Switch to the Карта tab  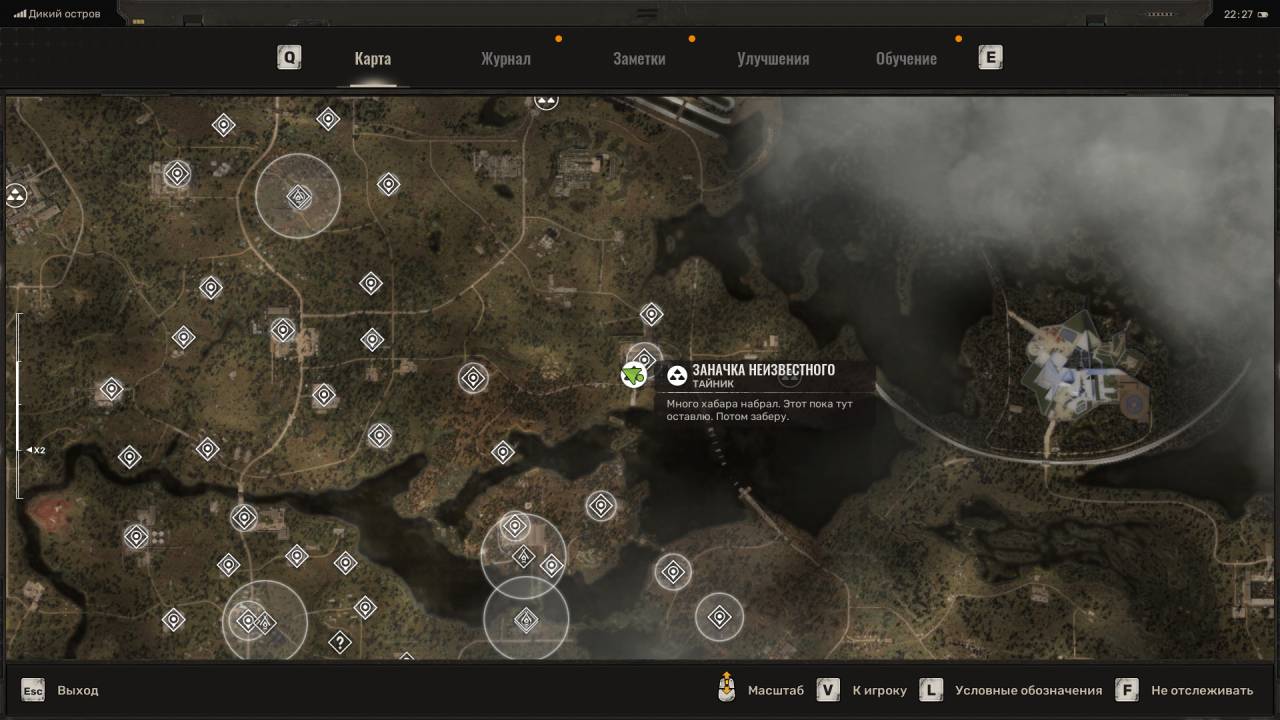(372, 59)
